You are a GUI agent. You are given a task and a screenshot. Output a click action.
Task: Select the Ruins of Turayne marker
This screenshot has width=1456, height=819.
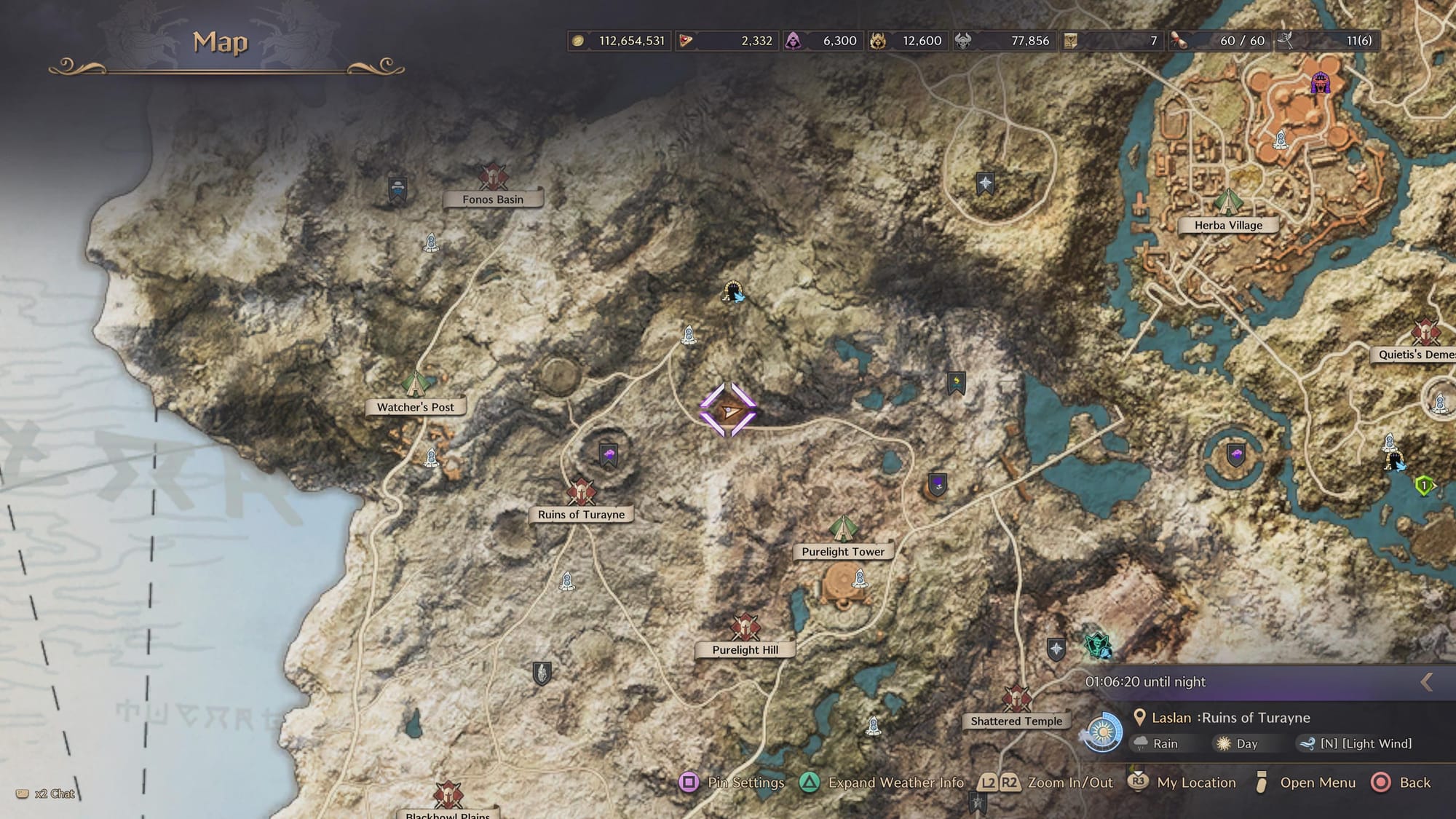(x=581, y=492)
